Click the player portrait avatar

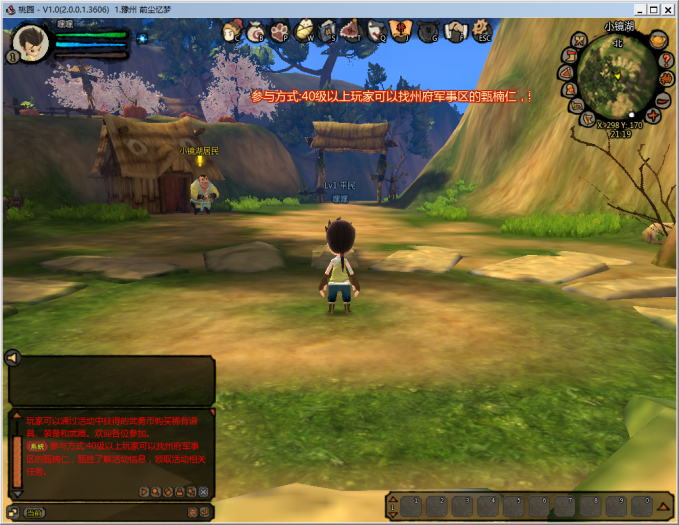tap(31, 42)
